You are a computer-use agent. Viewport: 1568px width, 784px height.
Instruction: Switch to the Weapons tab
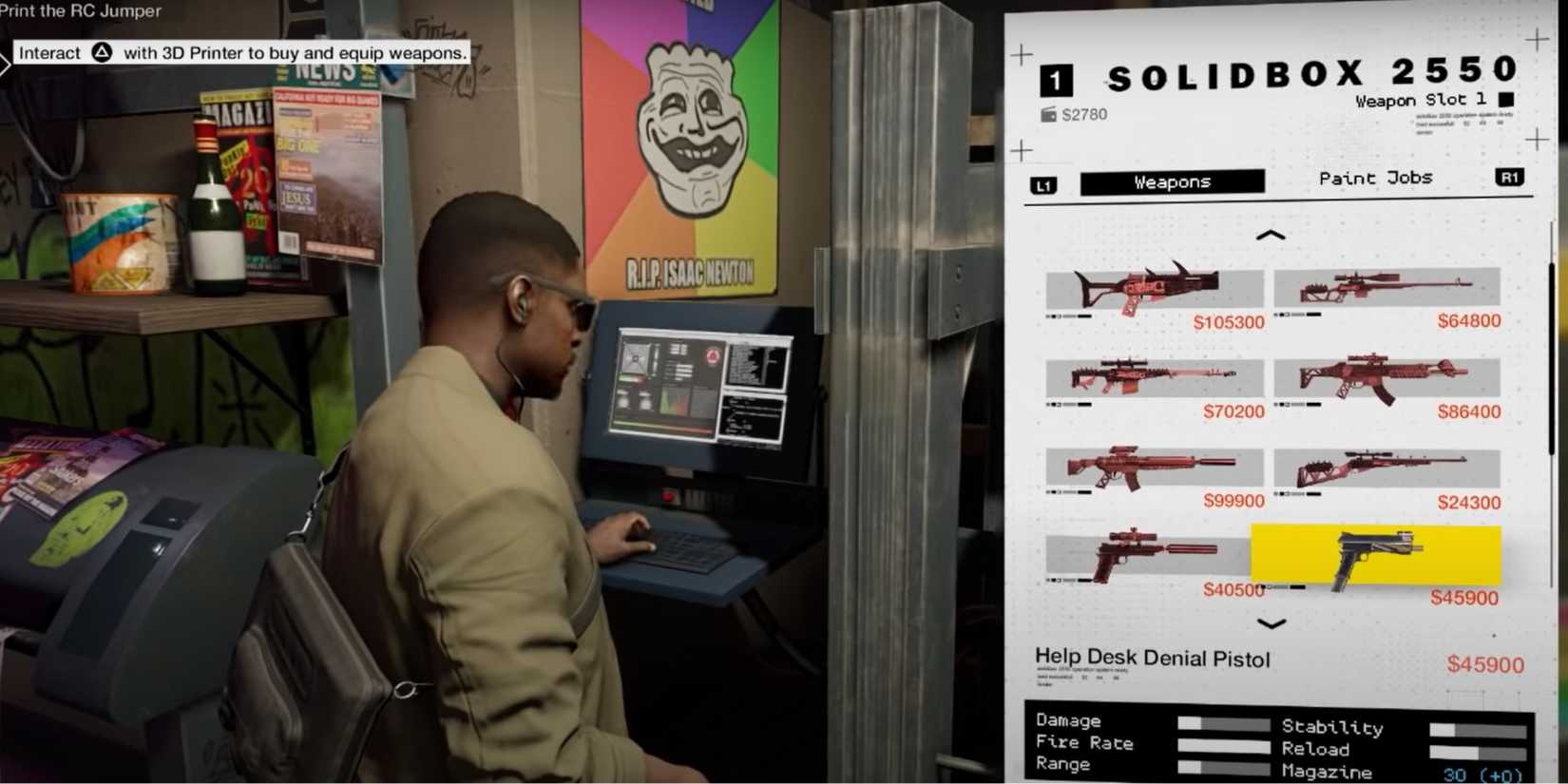(x=1171, y=182)
